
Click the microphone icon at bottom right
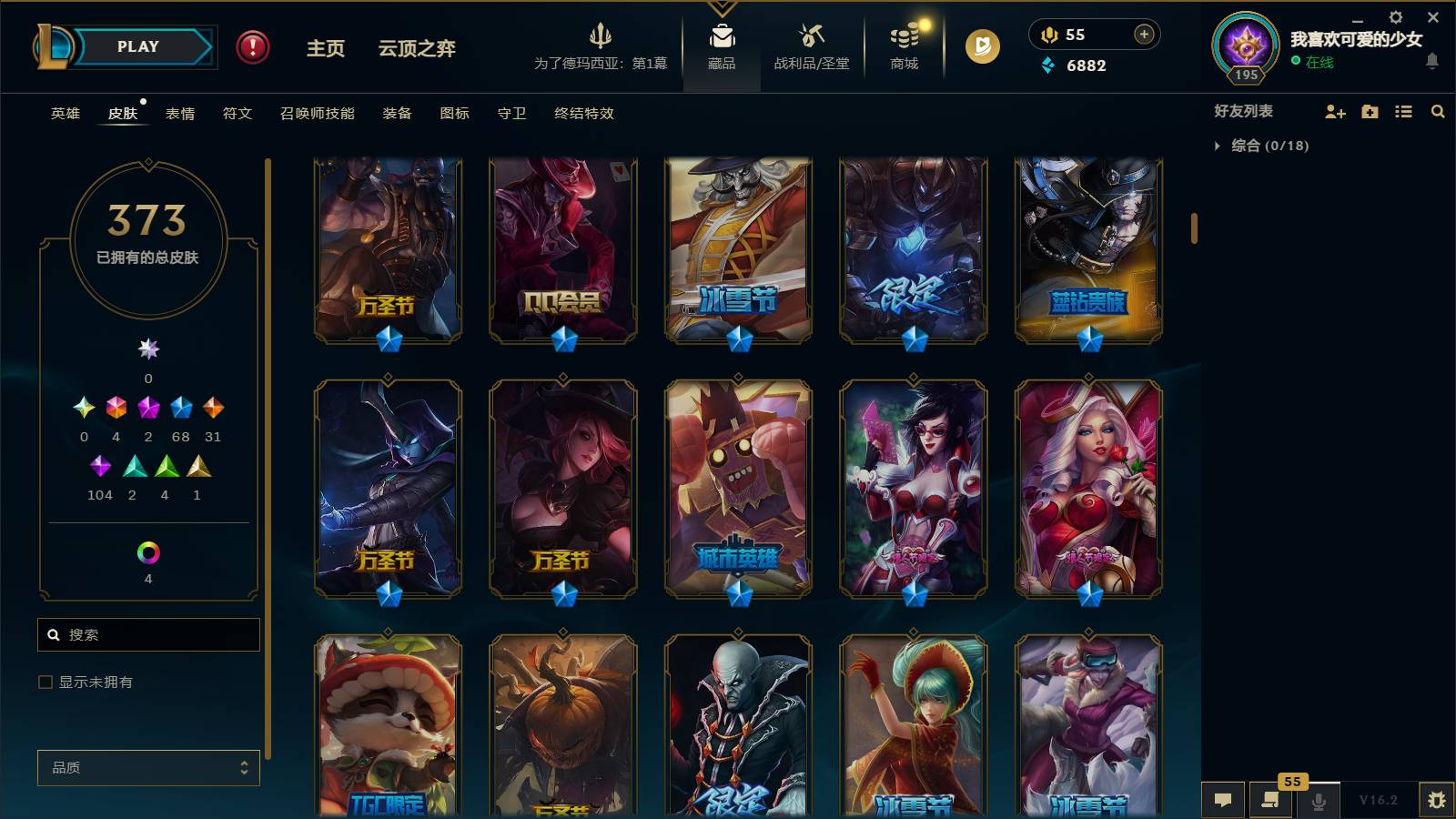(1317, 801)
